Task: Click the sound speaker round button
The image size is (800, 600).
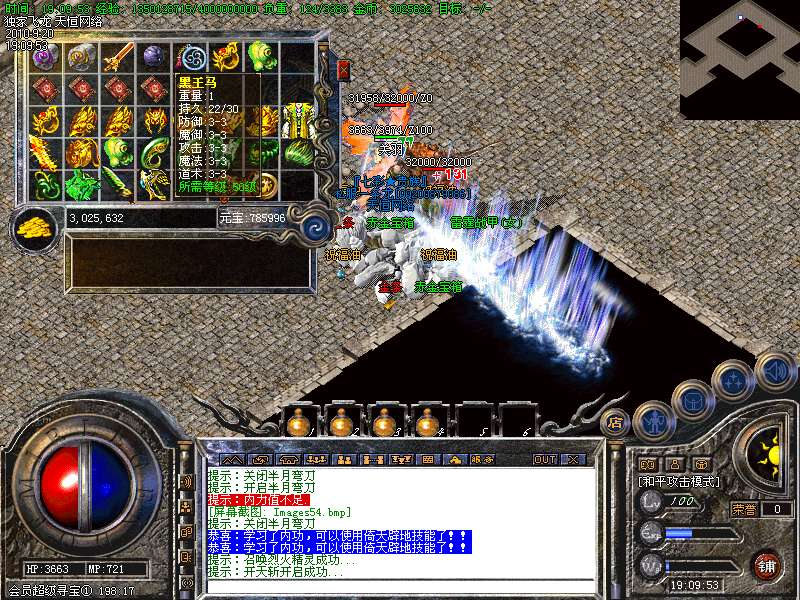Action: tap(774, 370)
